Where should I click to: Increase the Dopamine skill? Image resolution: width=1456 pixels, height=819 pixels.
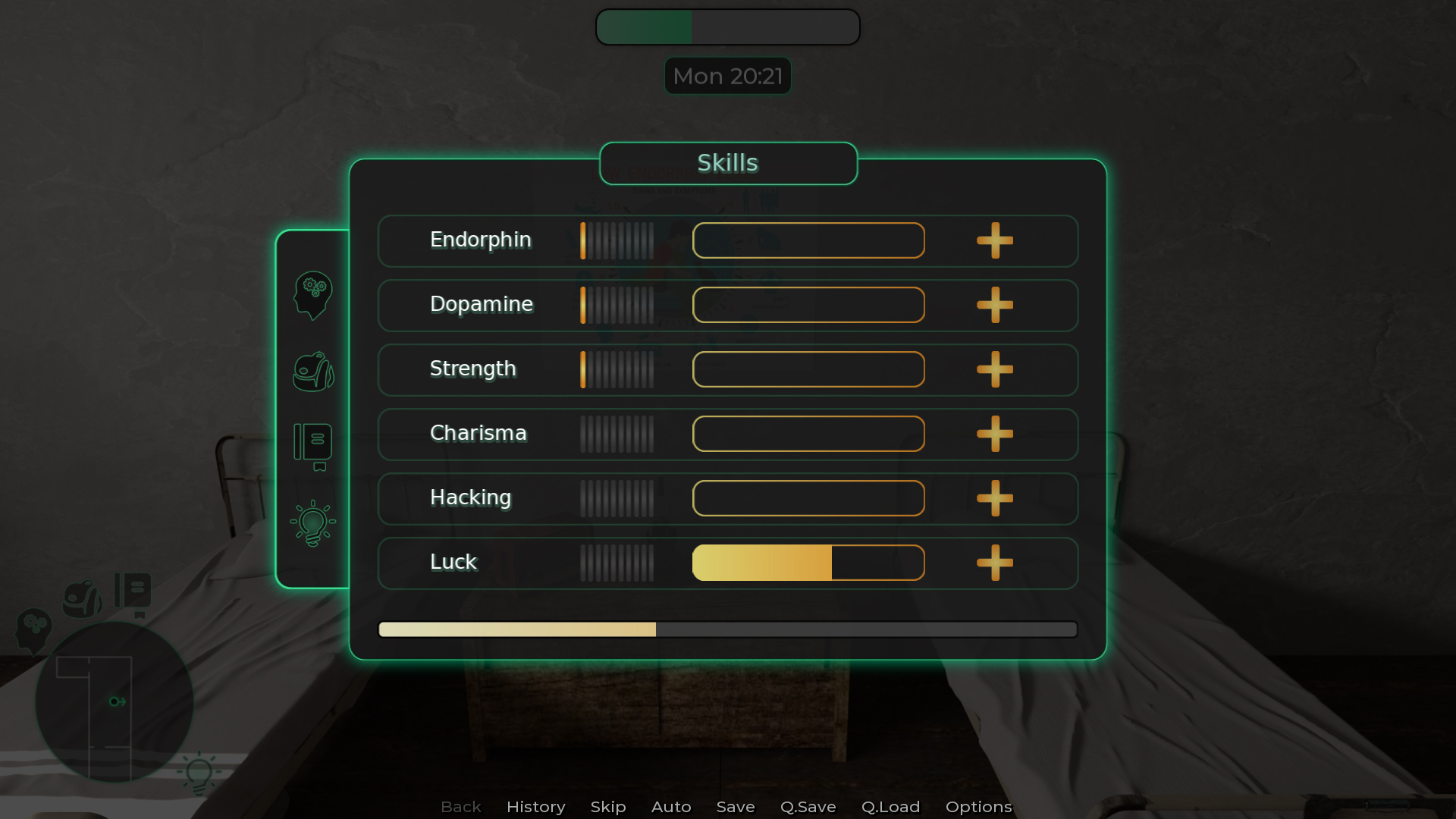click(994, 306)
